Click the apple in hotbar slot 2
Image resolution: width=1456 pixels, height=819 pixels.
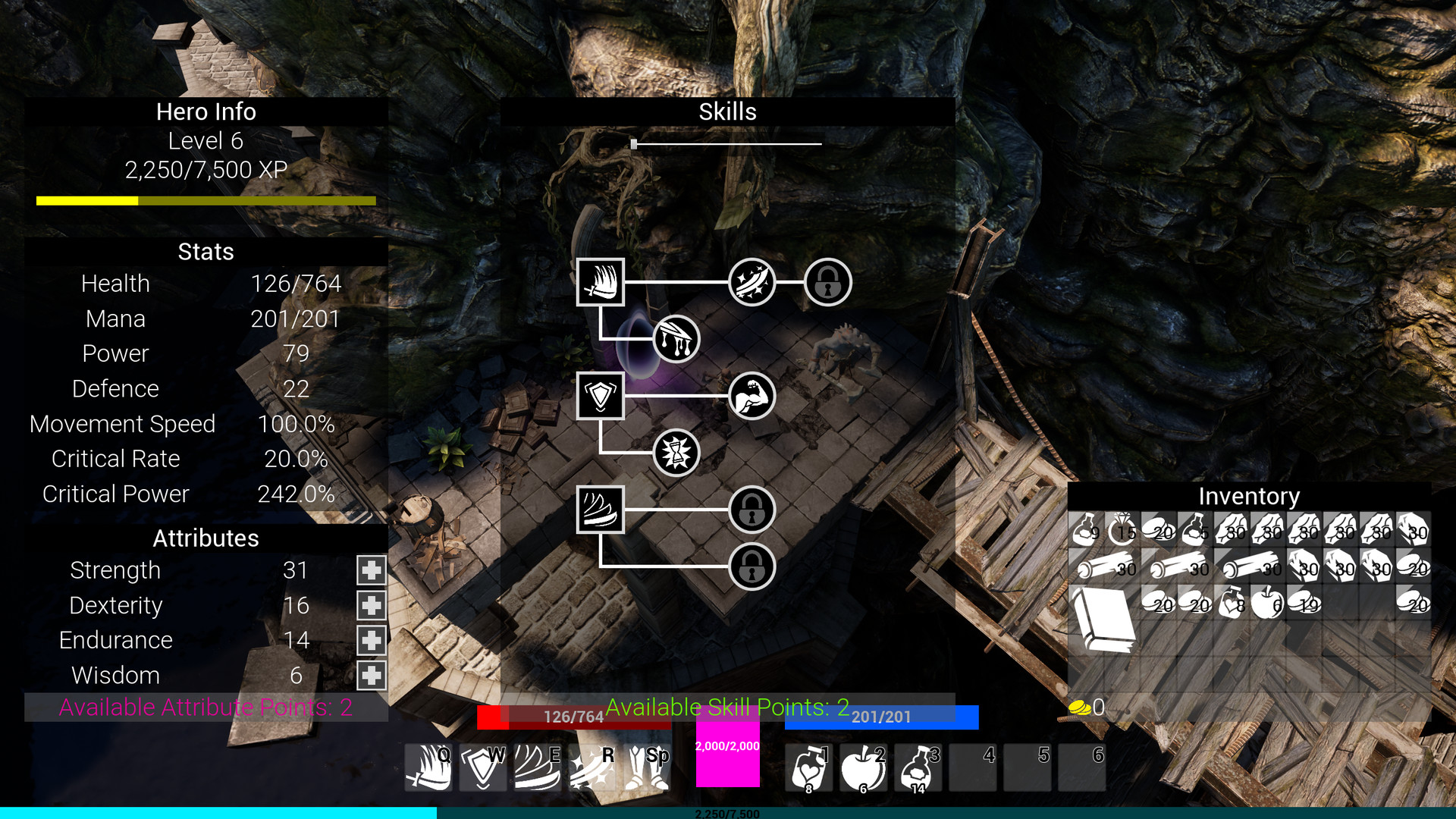863,767
